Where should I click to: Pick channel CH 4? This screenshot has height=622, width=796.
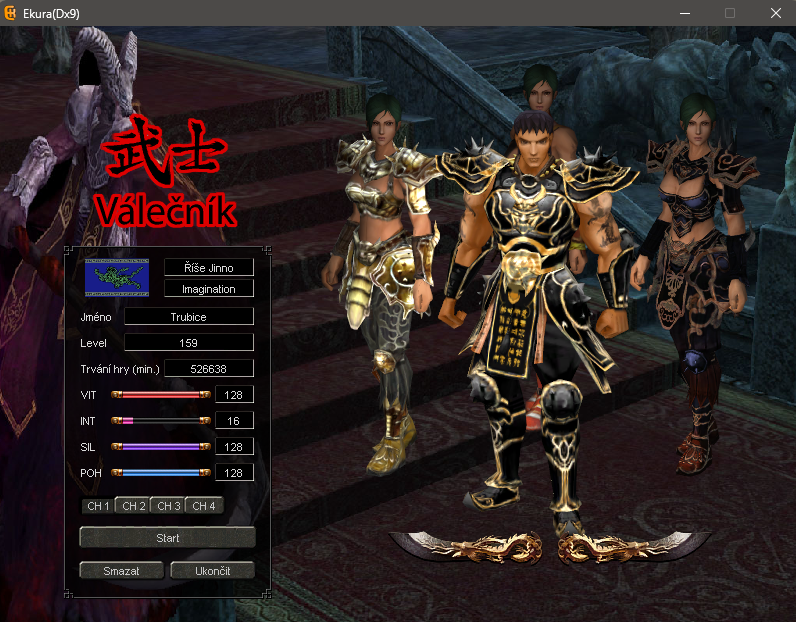[203, 506]
